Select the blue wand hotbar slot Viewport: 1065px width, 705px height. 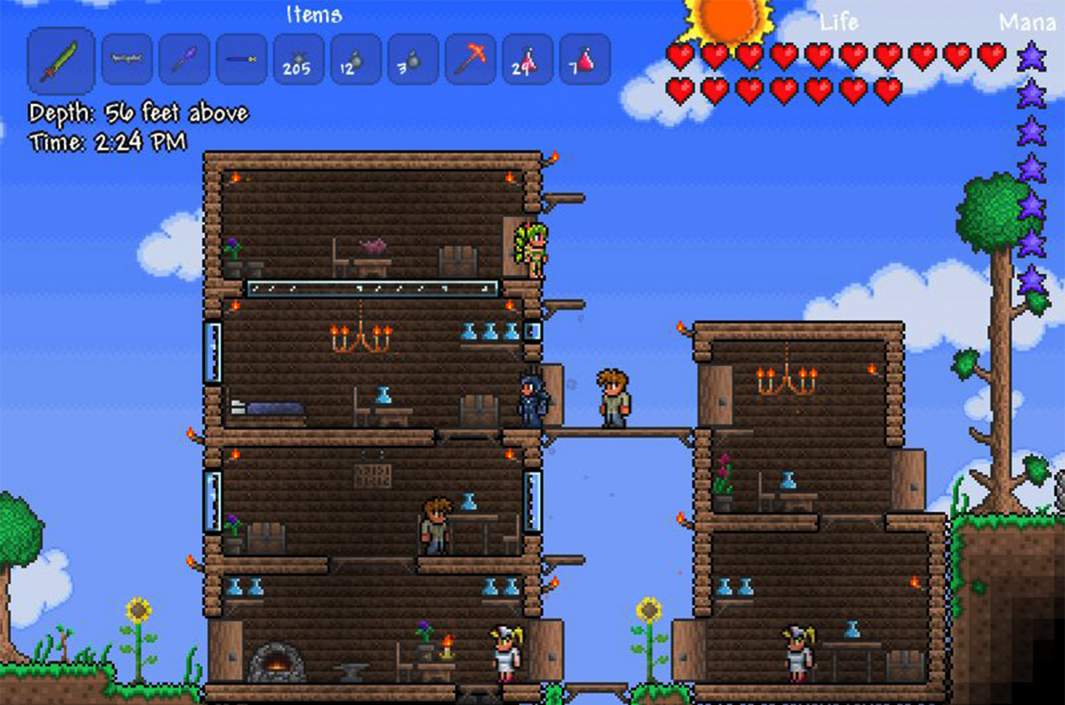click(x=241, y=60)
